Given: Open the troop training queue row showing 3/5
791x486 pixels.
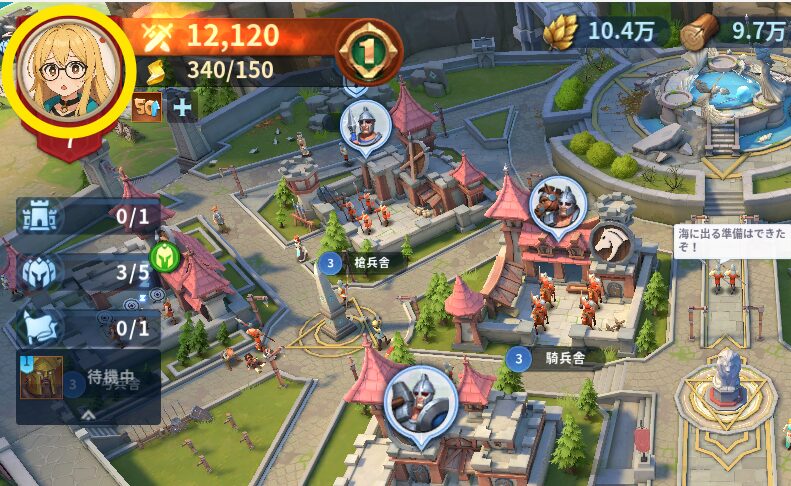Looking at the screenshot, I should 90,271.
